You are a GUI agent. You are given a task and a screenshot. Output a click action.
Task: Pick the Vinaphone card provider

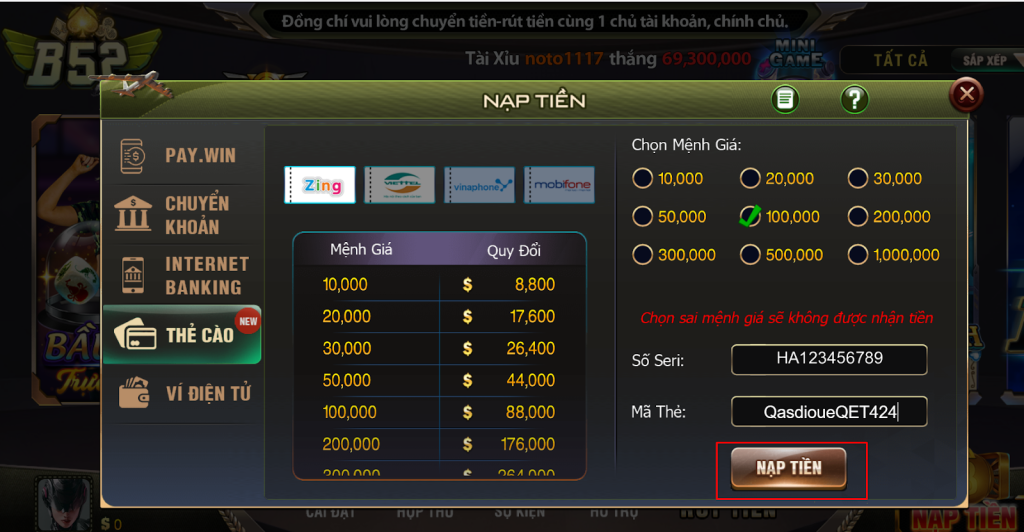point(480,185)
